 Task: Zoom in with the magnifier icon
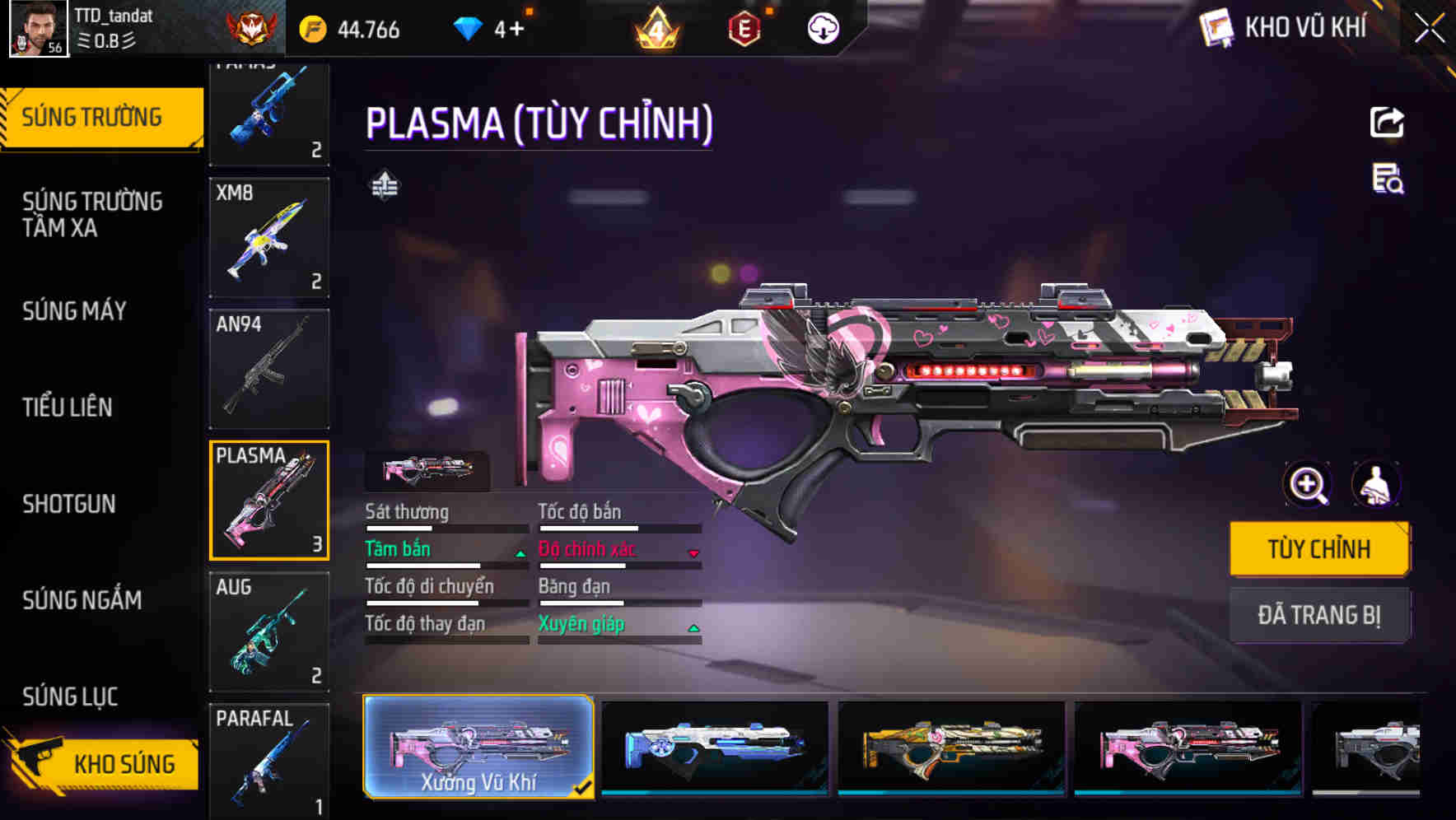click(1308, 484)
